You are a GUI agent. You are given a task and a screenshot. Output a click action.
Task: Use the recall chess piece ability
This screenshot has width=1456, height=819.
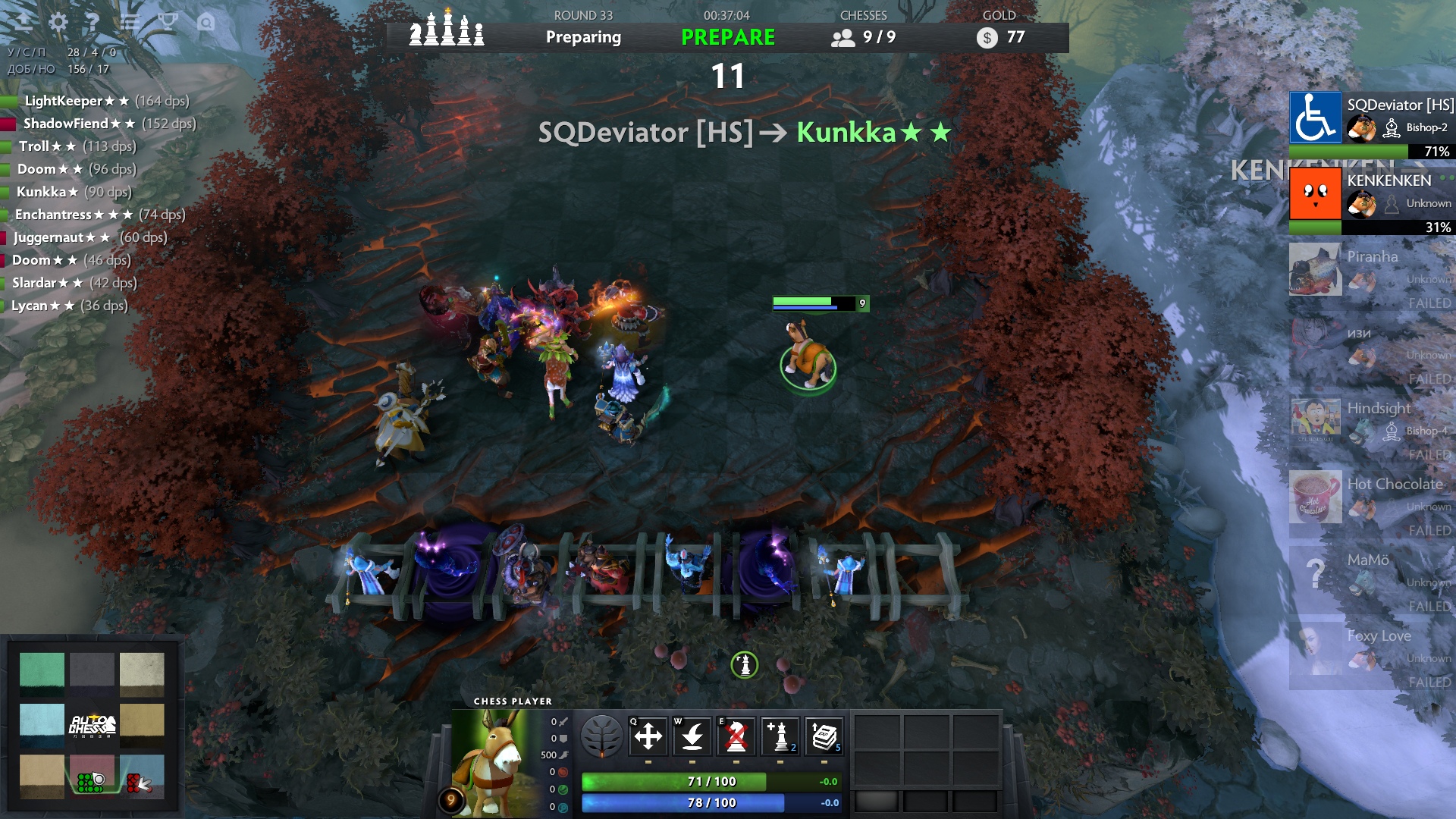692,736
